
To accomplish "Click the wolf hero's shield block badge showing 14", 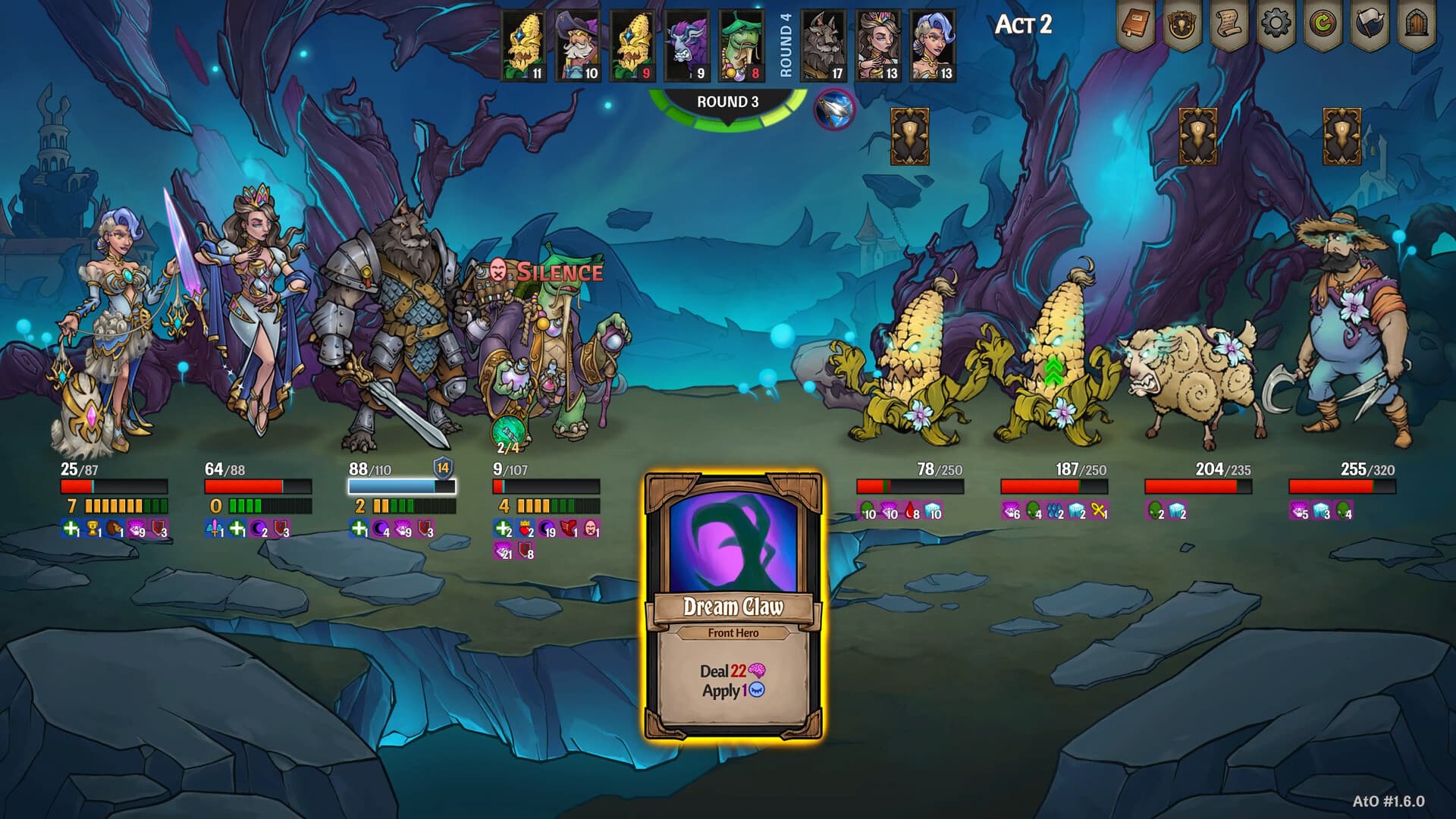I will point(443,468).
